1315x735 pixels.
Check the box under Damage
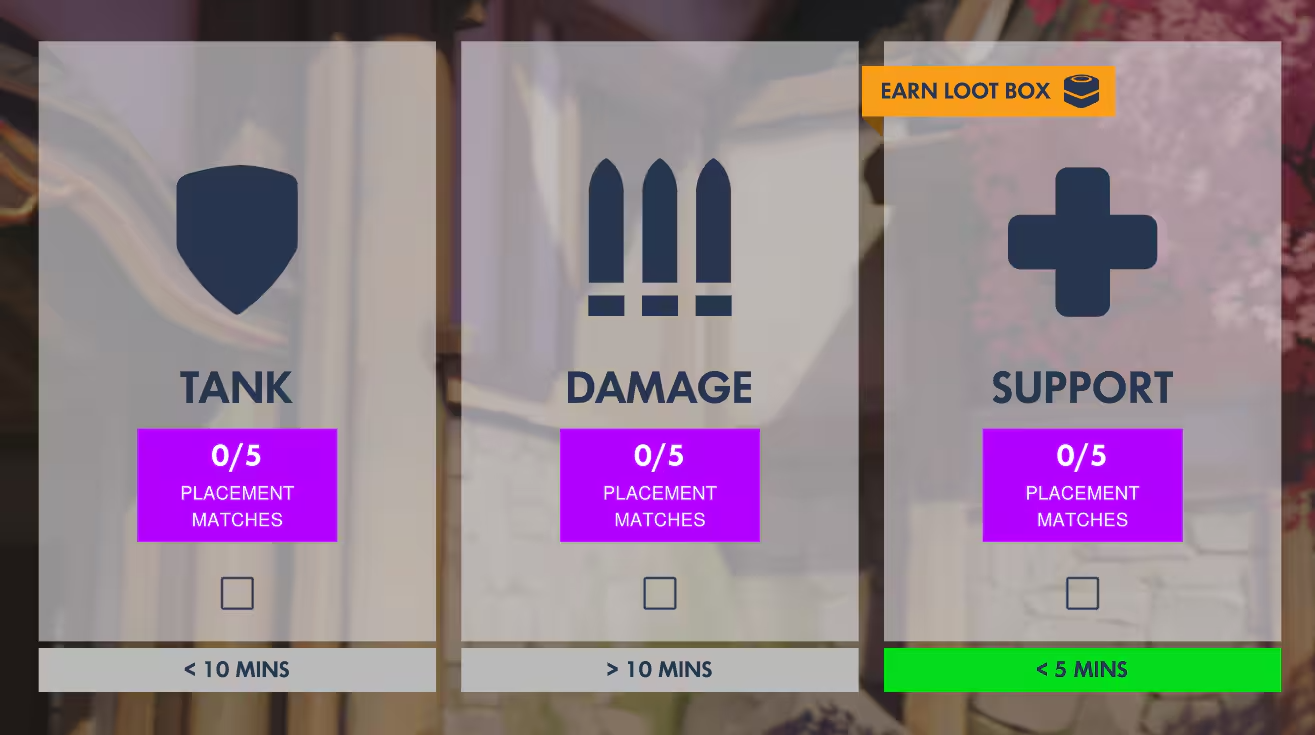pos(659,593)
